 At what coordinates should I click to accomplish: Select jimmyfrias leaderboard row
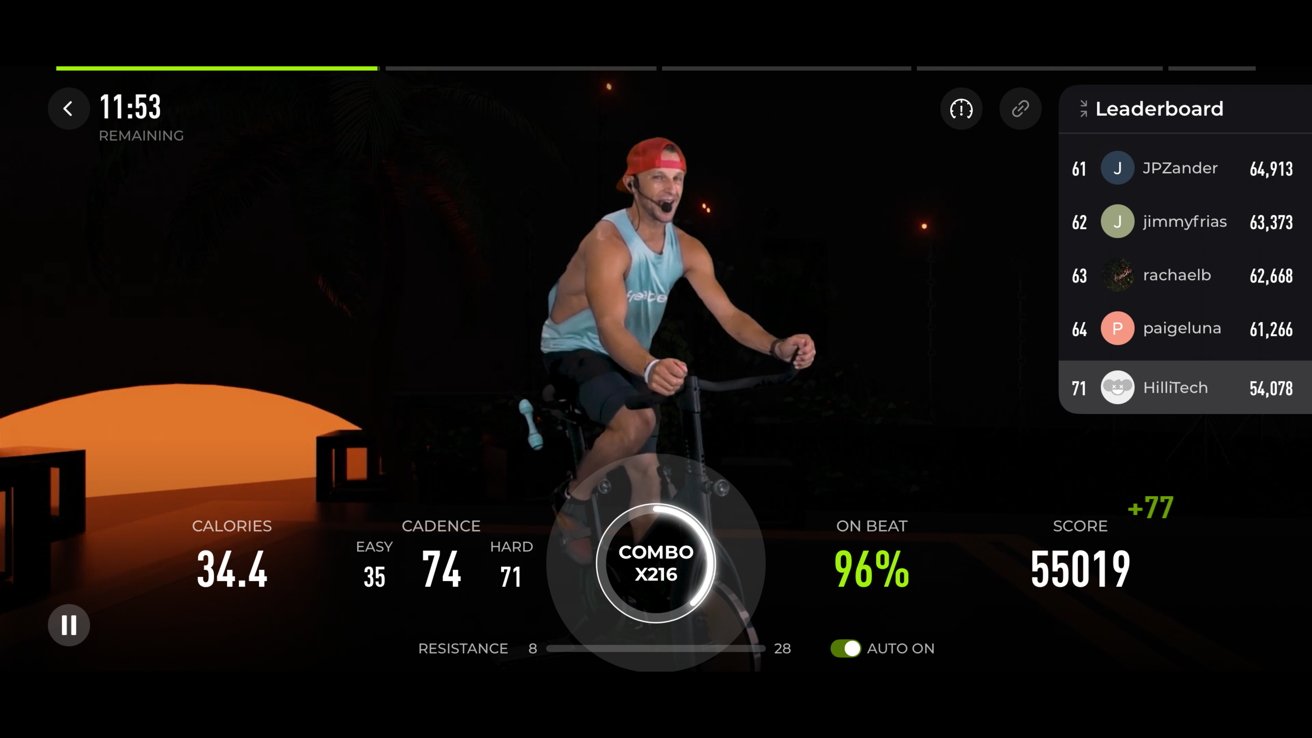point(1184,222)
